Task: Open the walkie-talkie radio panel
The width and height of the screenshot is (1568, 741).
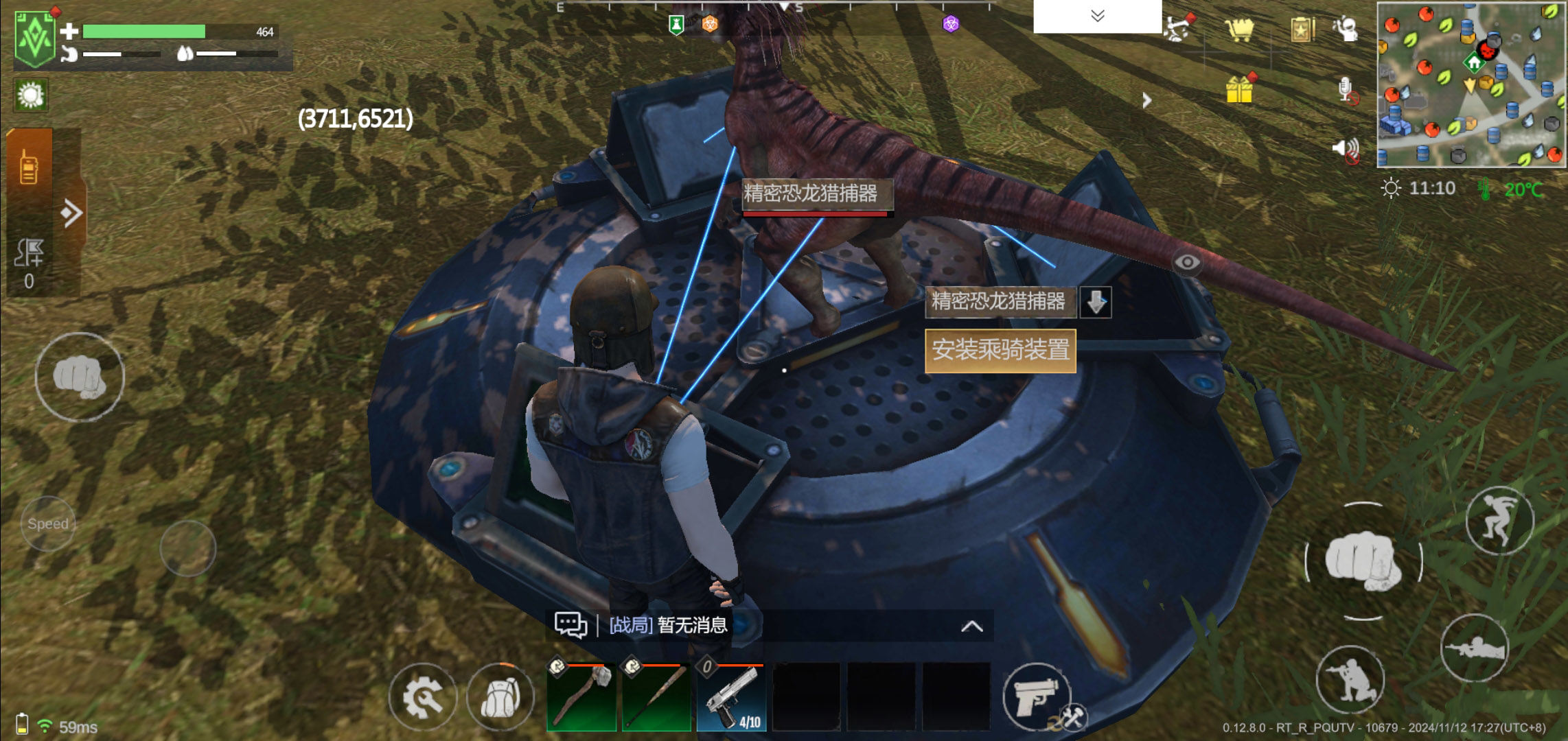Action: pos(29,167)
